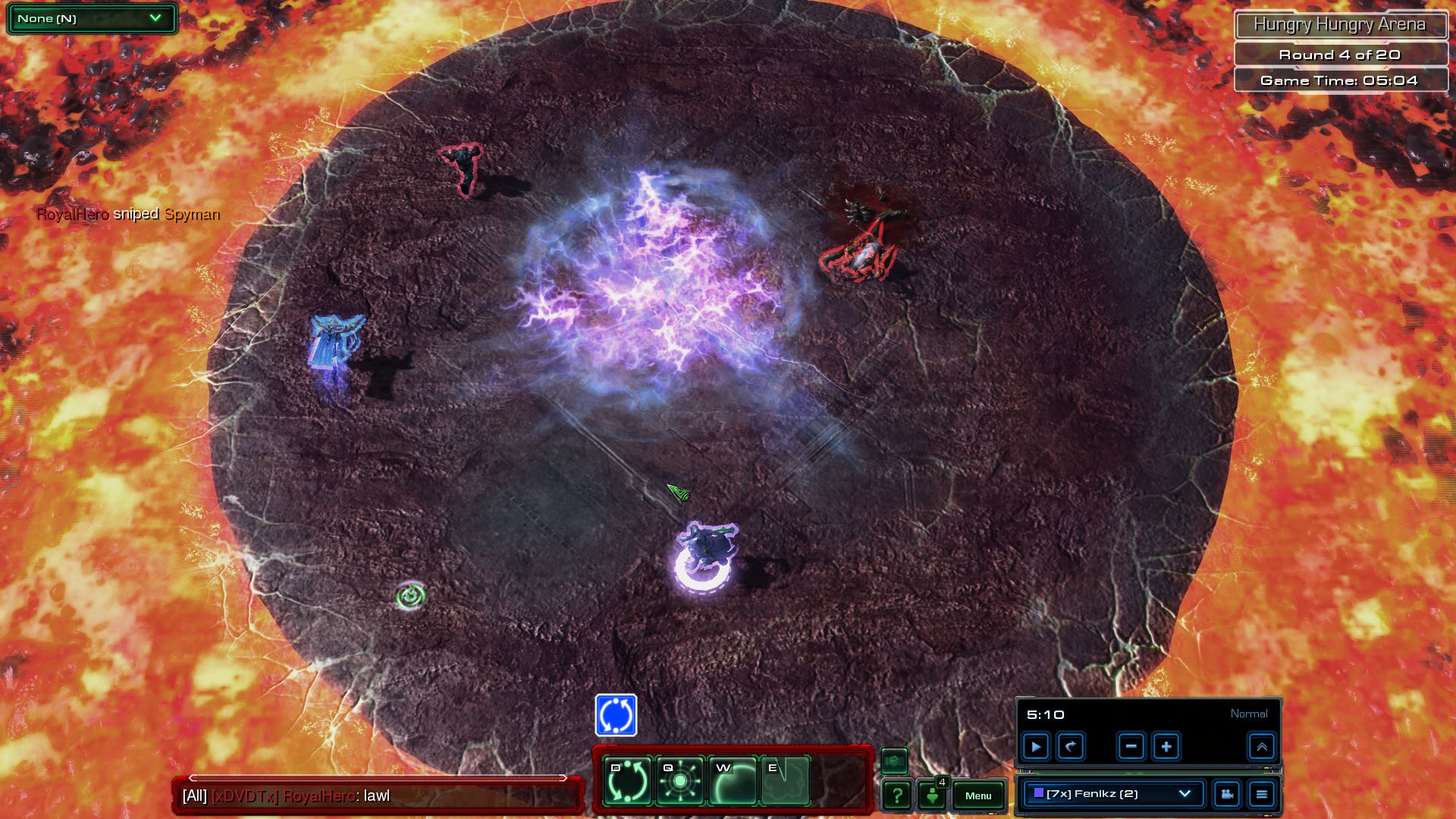Toggle the observer camera button
Viewport: 1456px width, 819px height.
click(x=1226, y=794)
